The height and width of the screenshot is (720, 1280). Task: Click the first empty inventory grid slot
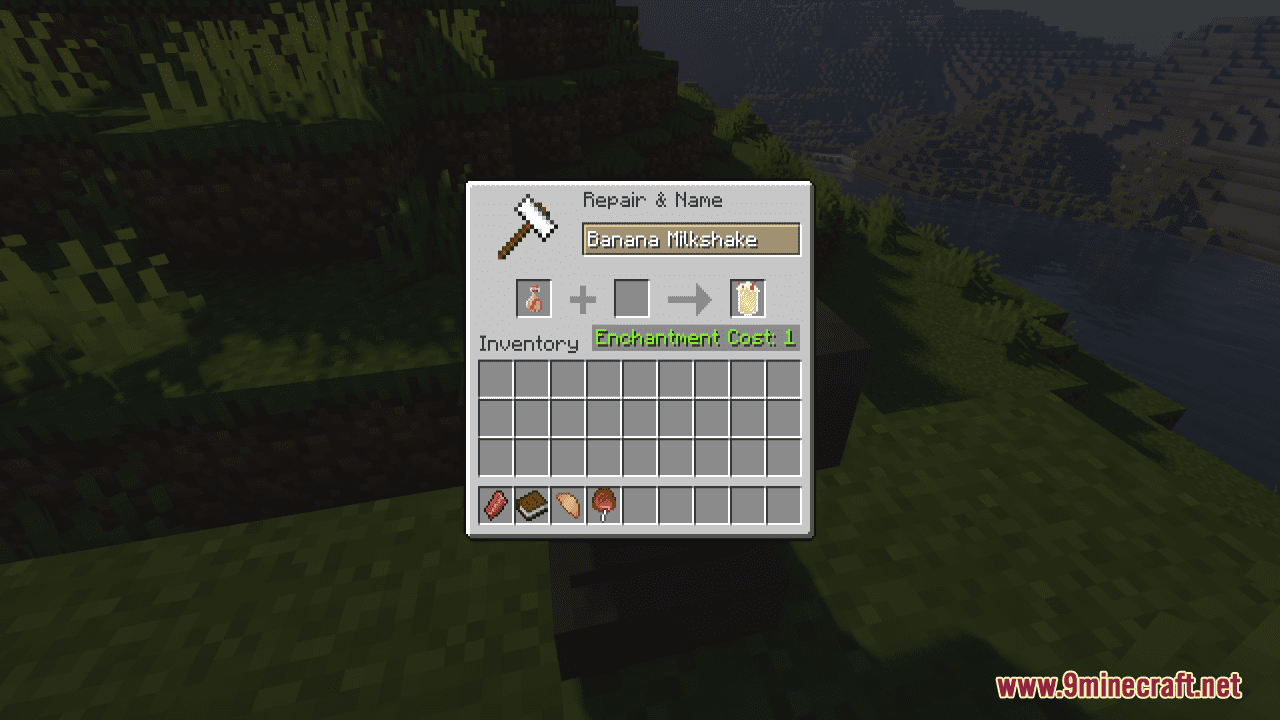click(496, 378)
